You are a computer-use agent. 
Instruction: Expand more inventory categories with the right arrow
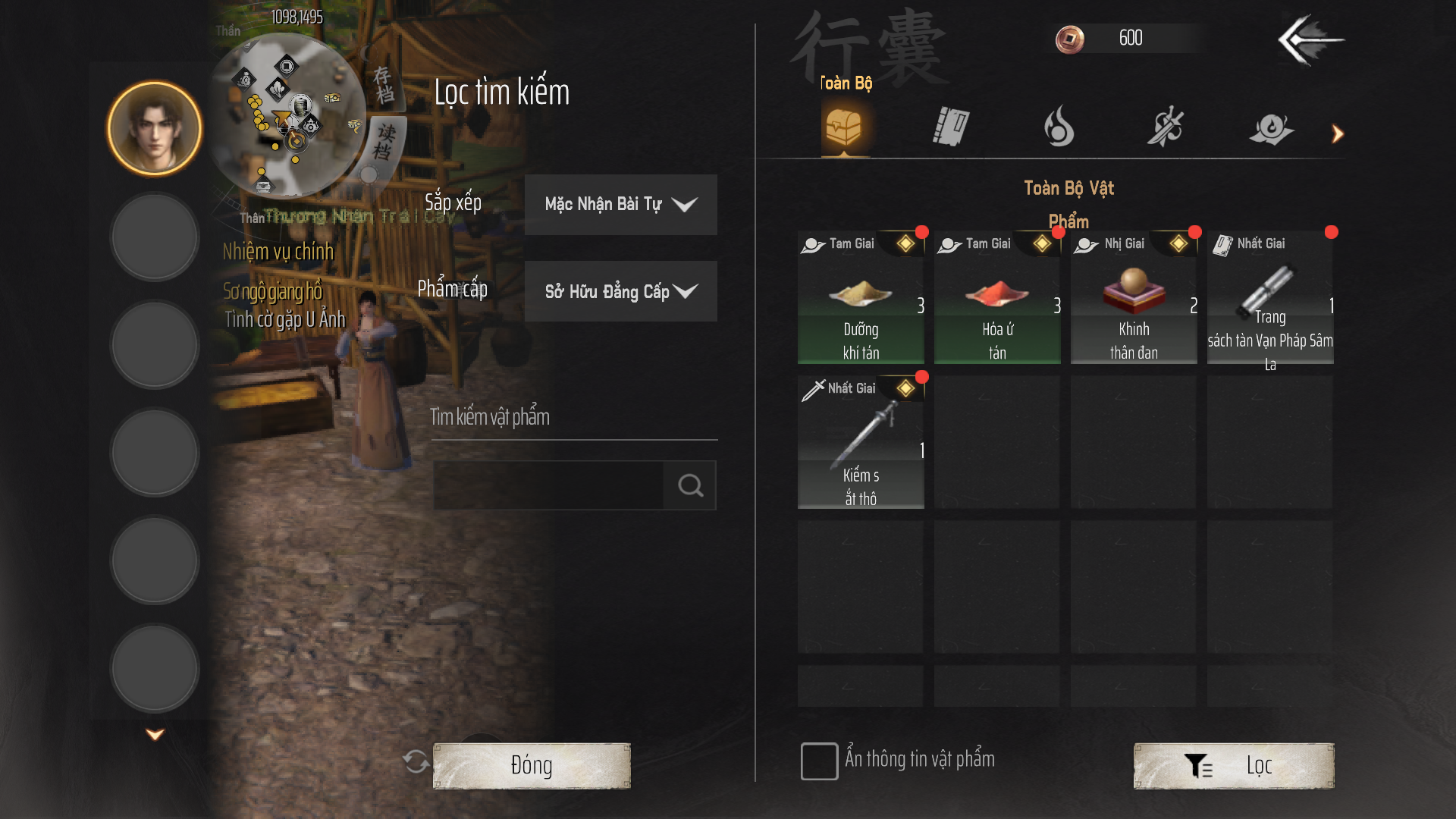pyautogui.click(x=1337, y=133)
